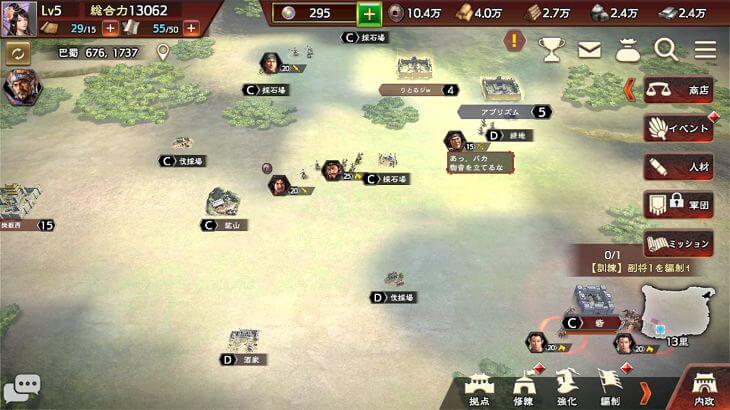Open the 編制 formation menu
This screenshot has width=730, height=410.
tap(608, 389)
